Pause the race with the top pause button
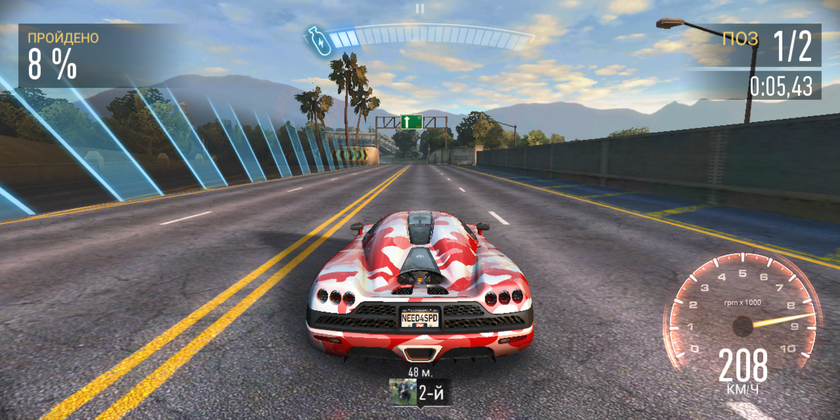 pos(420,8)
